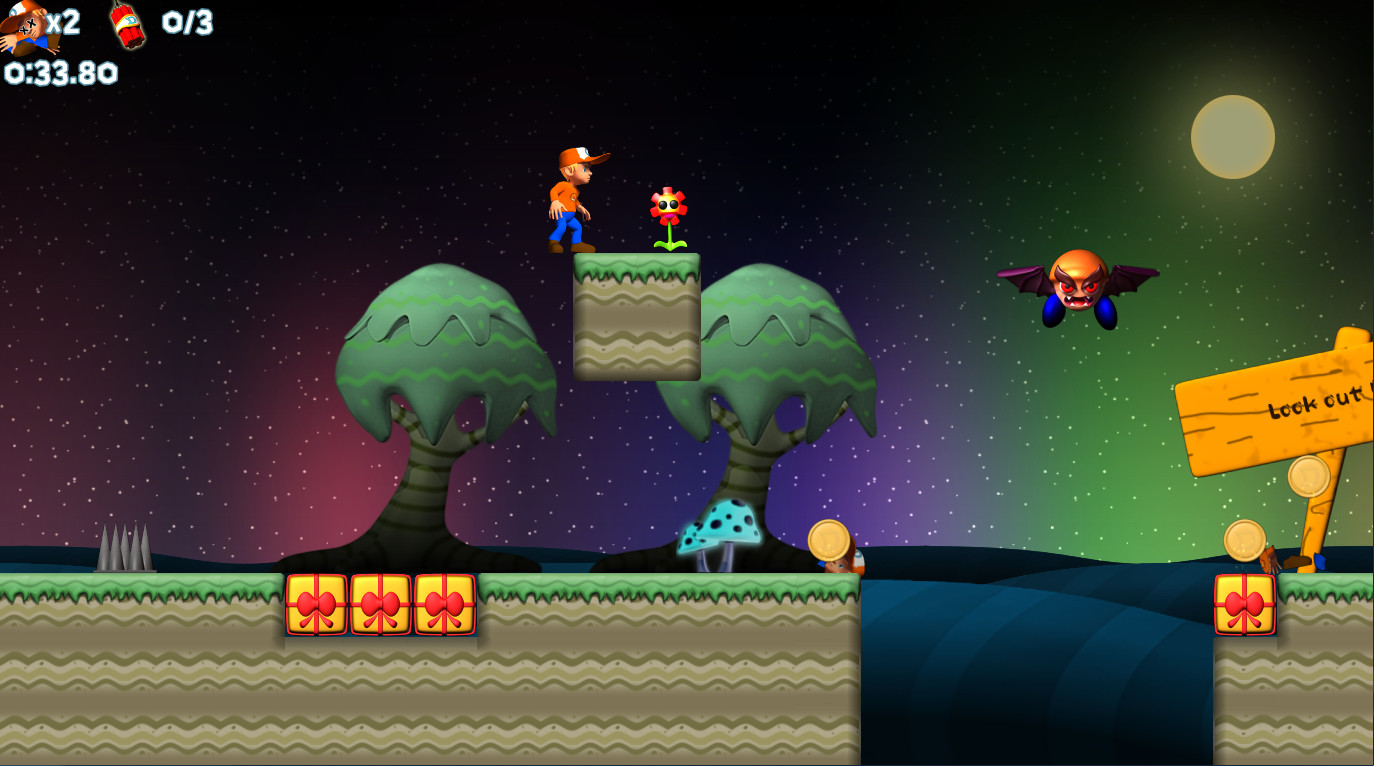The image size is (1374, 766).
Task: Select the player character wearing the cap
Action: (570, 200)
